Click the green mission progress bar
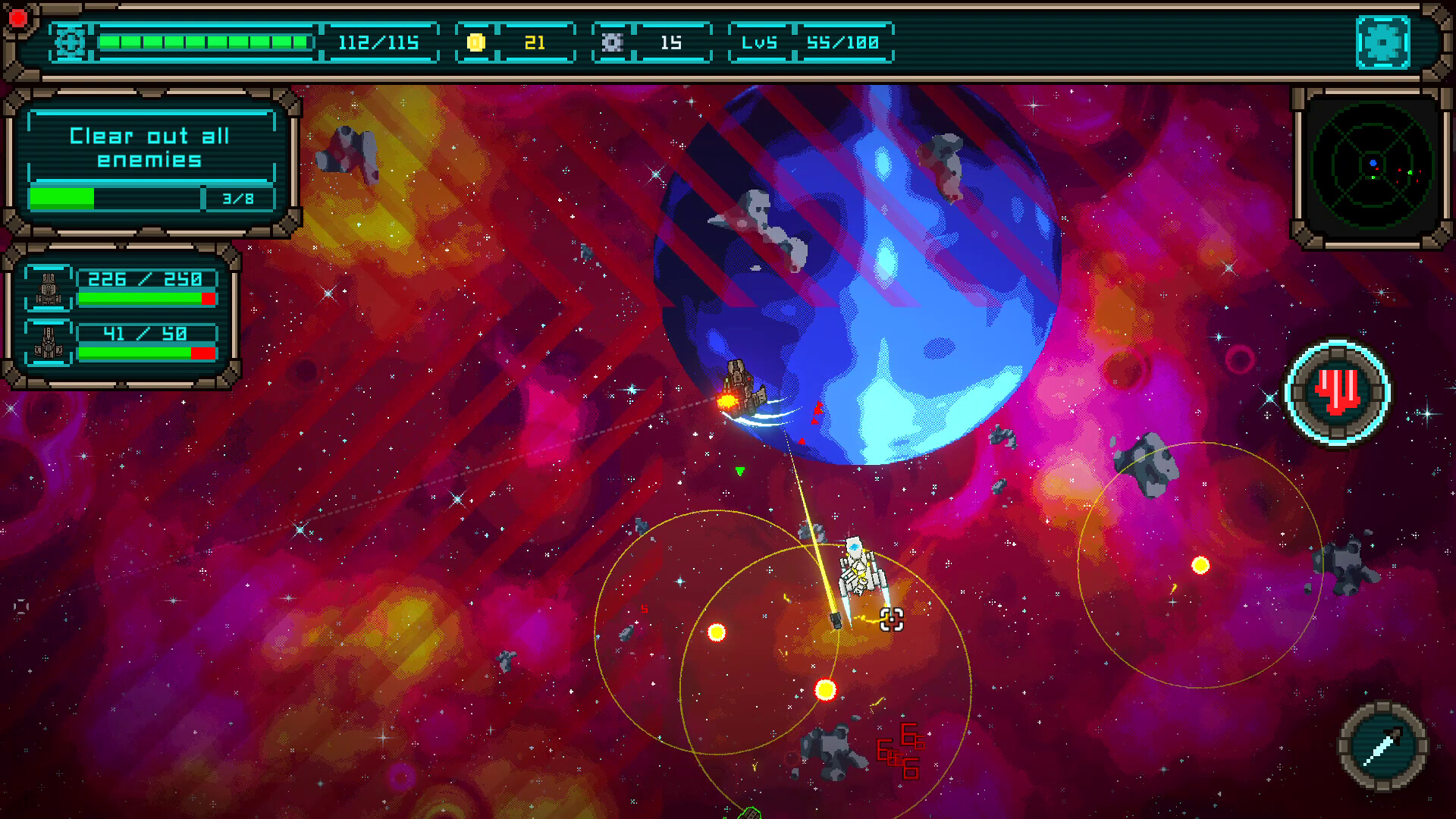Screen dimensions: 1456x819 (x=62, y=199)
